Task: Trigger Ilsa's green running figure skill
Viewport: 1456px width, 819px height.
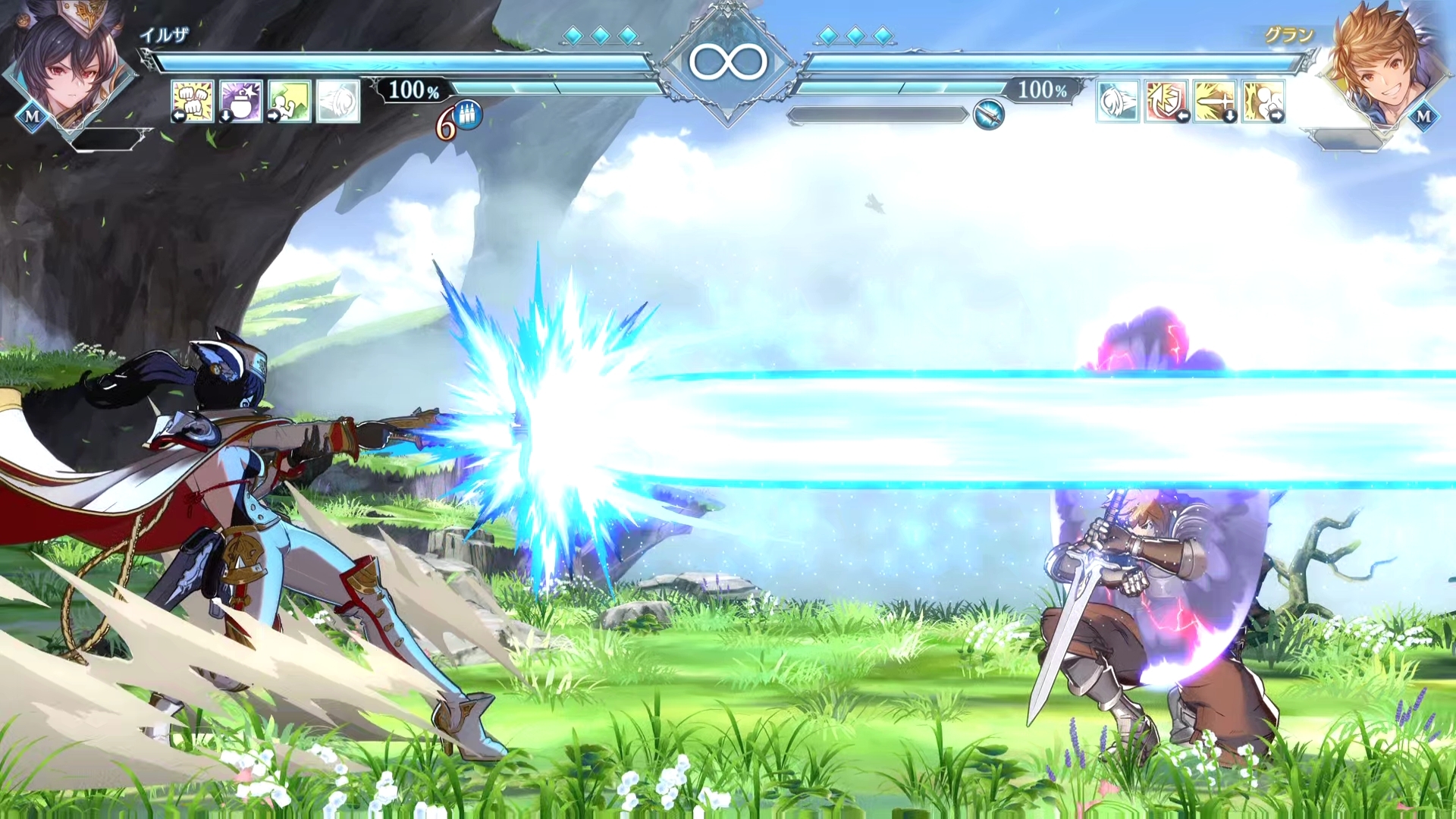Action: (289, 101)
